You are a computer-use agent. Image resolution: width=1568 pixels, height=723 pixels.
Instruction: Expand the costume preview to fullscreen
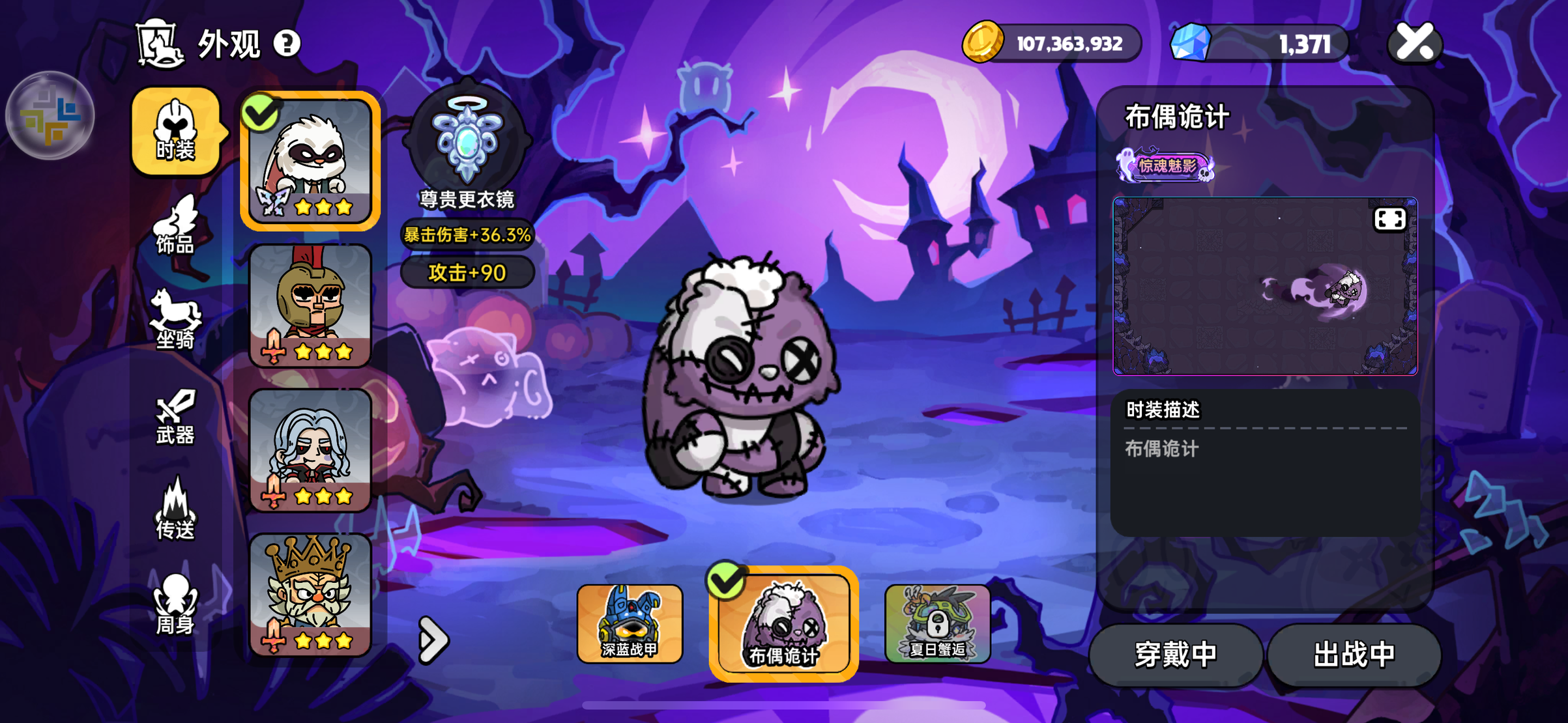pyautogui.click(x=1389, y=220)
